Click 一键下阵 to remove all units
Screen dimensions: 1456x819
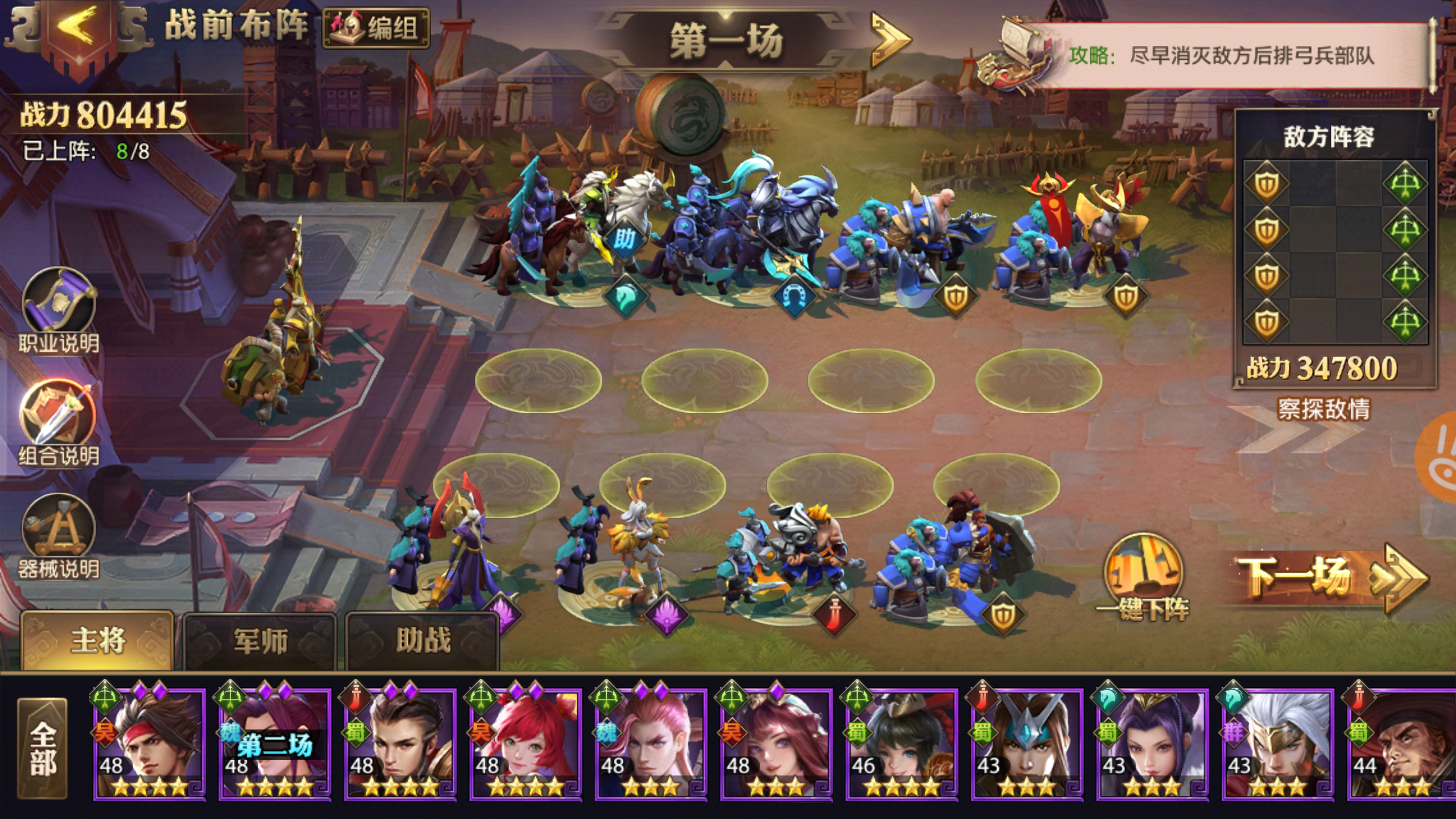pos(1143,574)
